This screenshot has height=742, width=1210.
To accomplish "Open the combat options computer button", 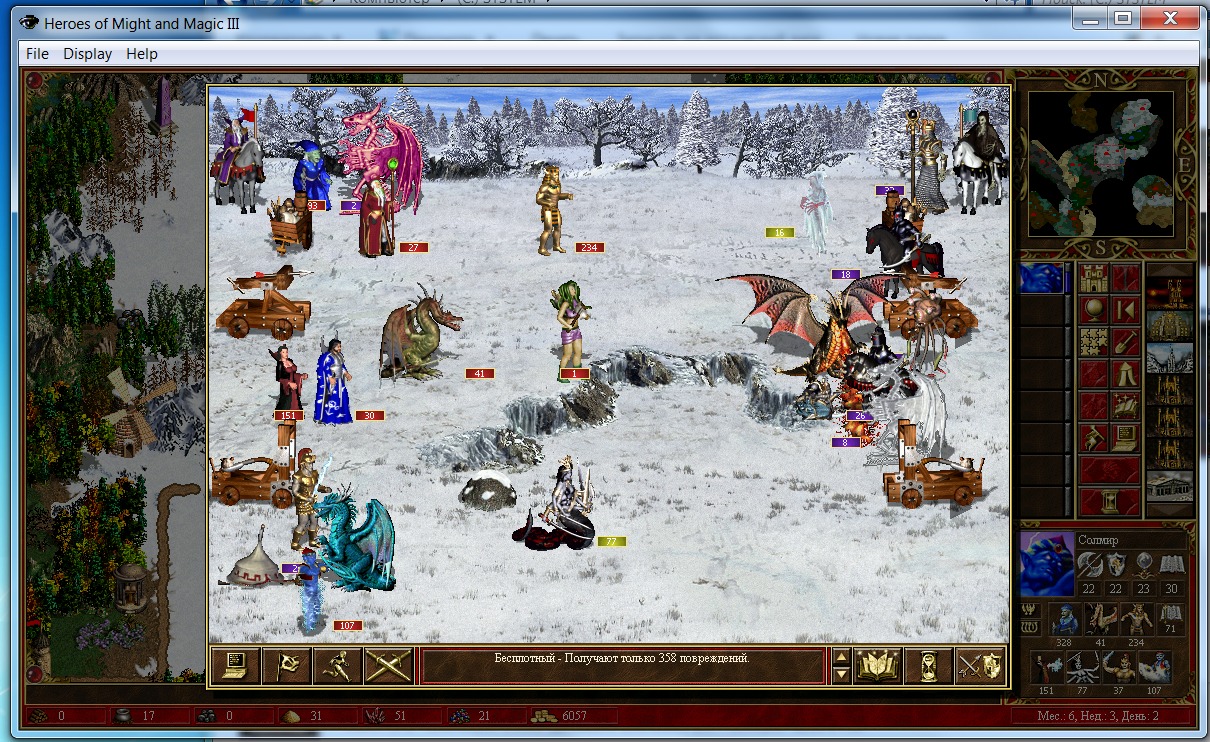I will click(x=236, y=665).
